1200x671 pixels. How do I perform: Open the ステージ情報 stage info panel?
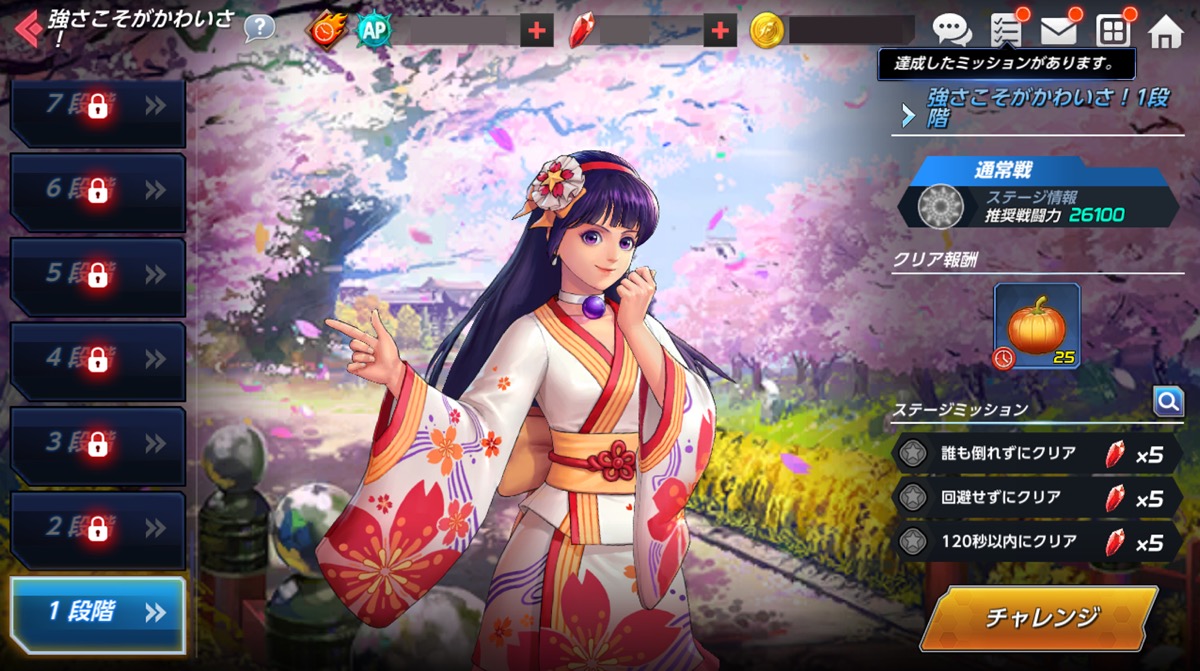point(1040,206)
